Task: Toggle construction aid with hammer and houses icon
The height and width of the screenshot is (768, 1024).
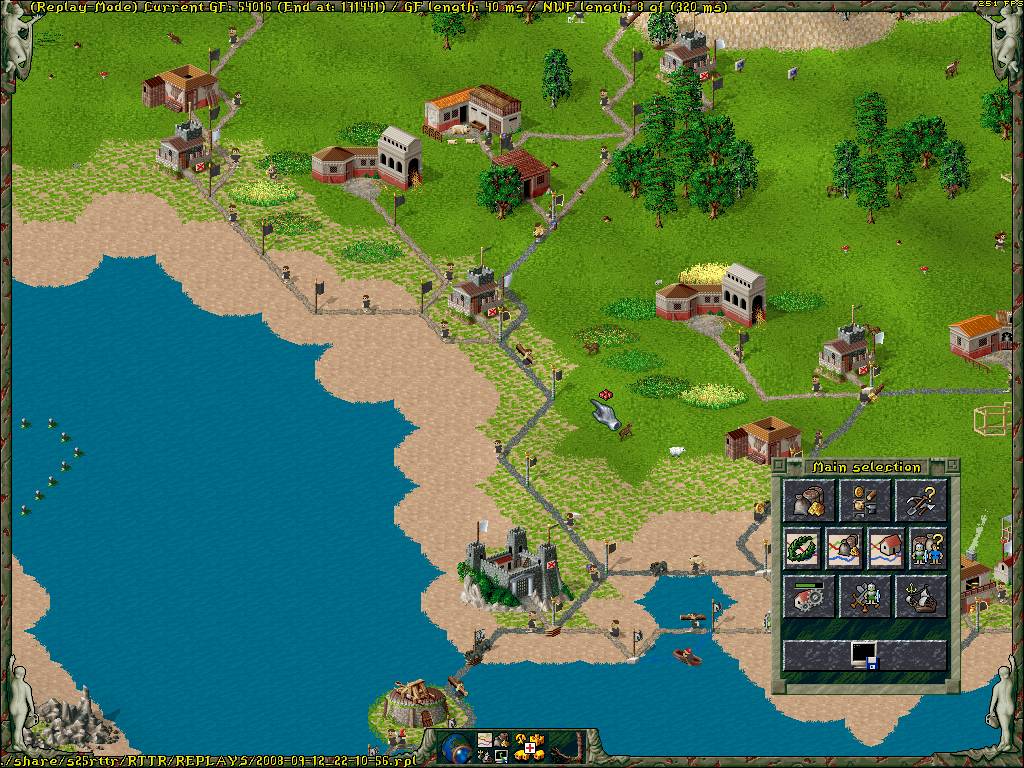Action: click(x=529, y=746)
